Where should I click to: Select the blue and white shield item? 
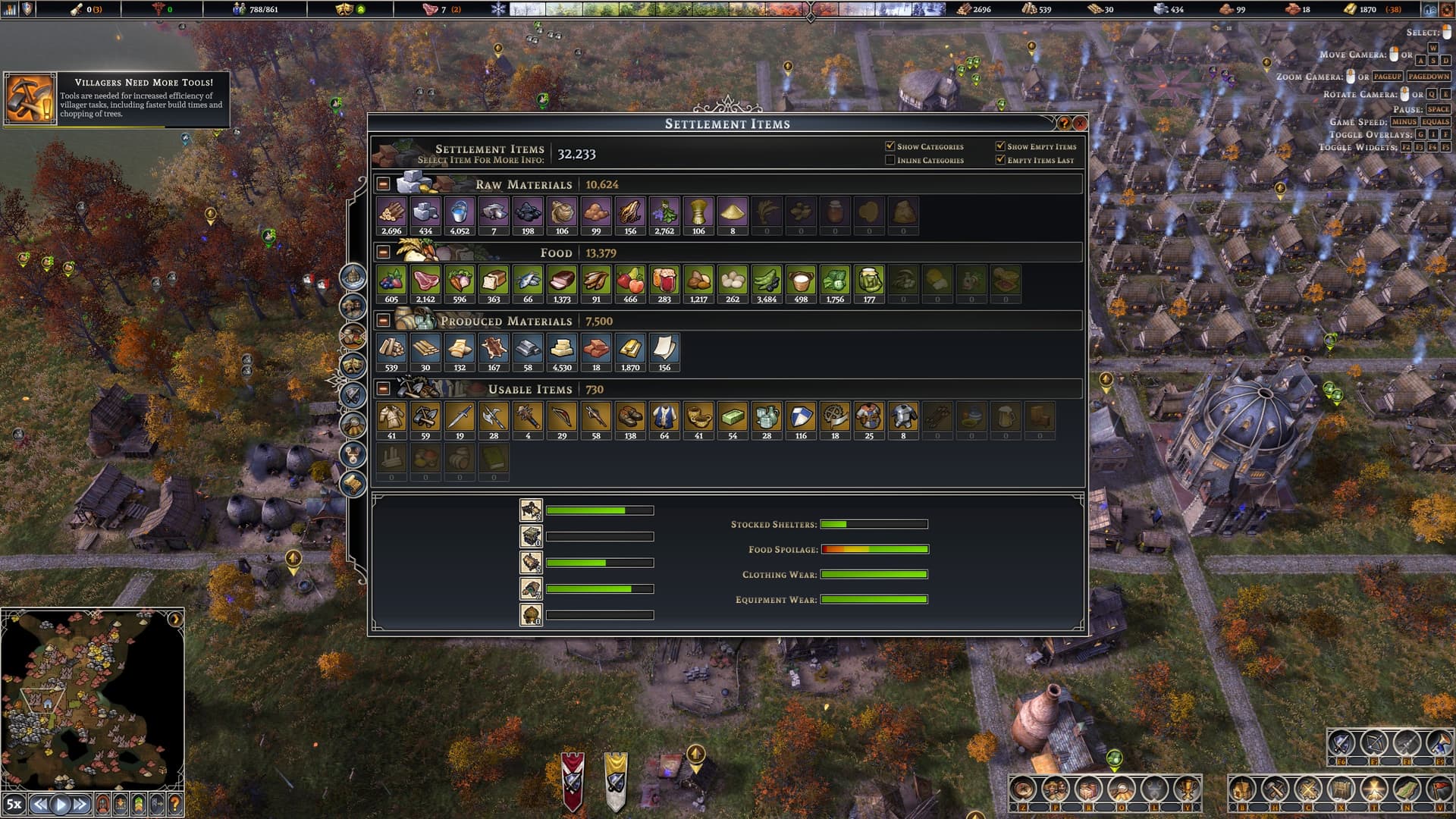[801, 418]
